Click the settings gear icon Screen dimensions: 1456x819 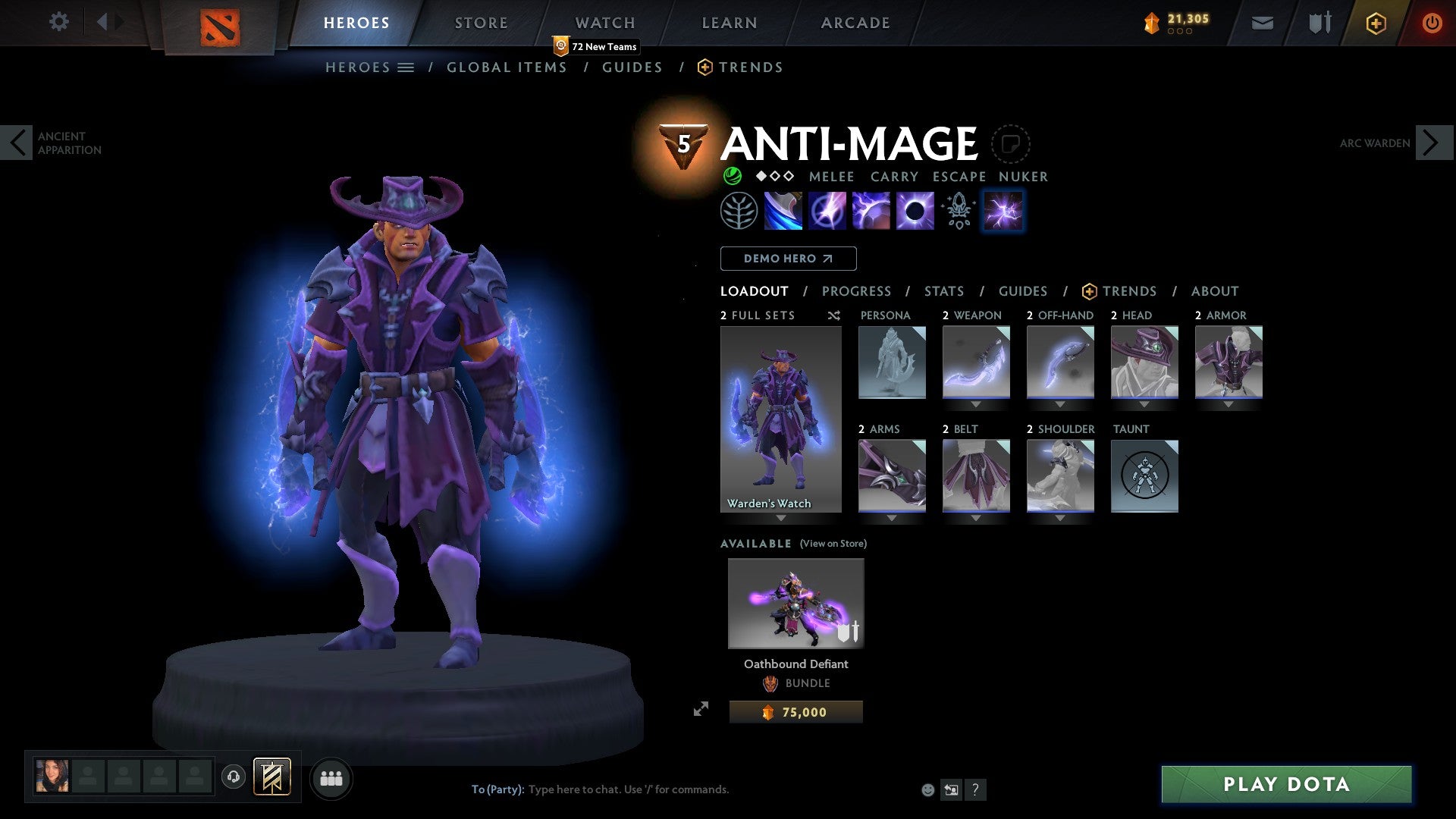tap(59, 22)
